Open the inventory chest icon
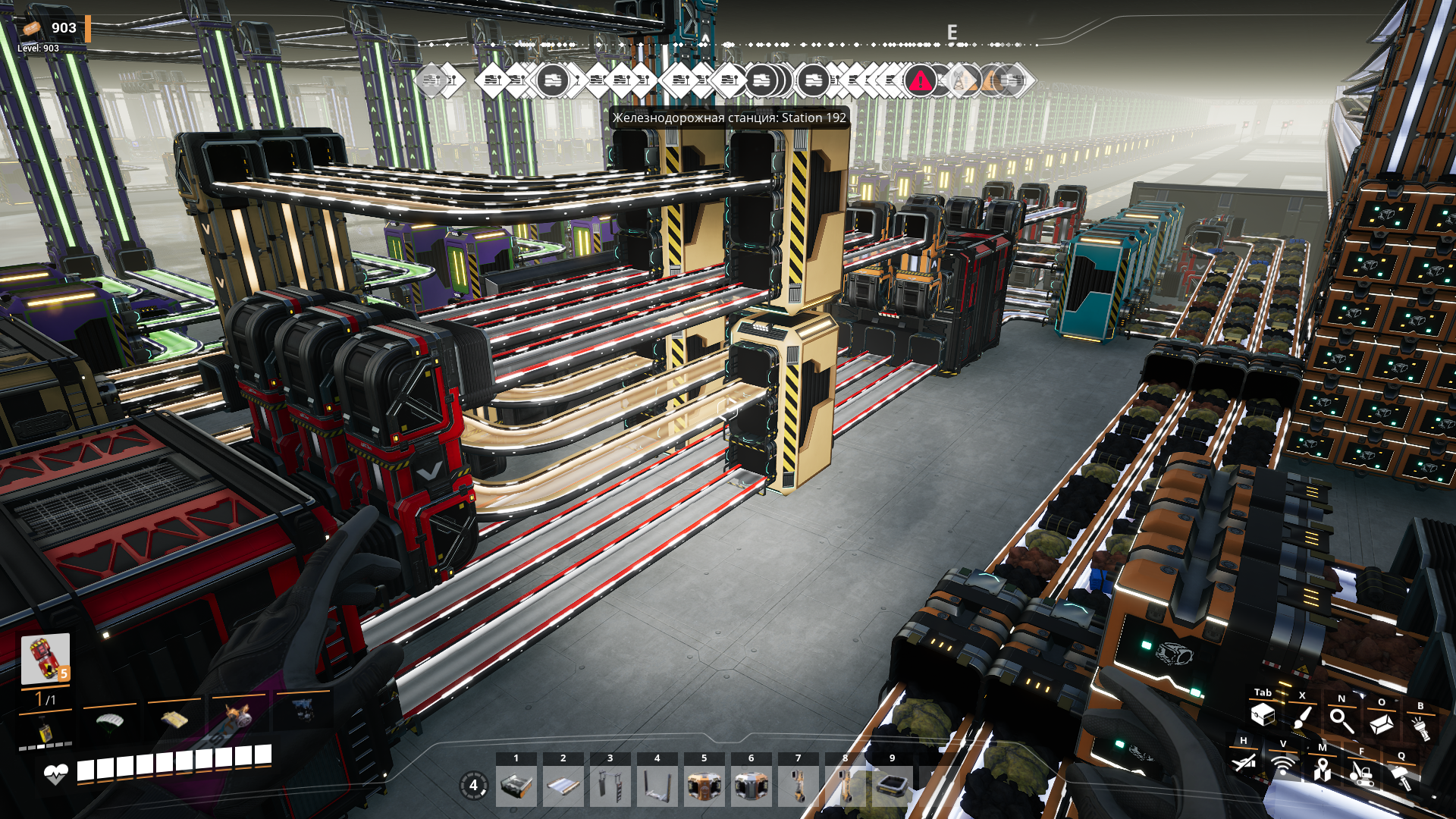The image size is (1456, 819). tap(1263, 714)
